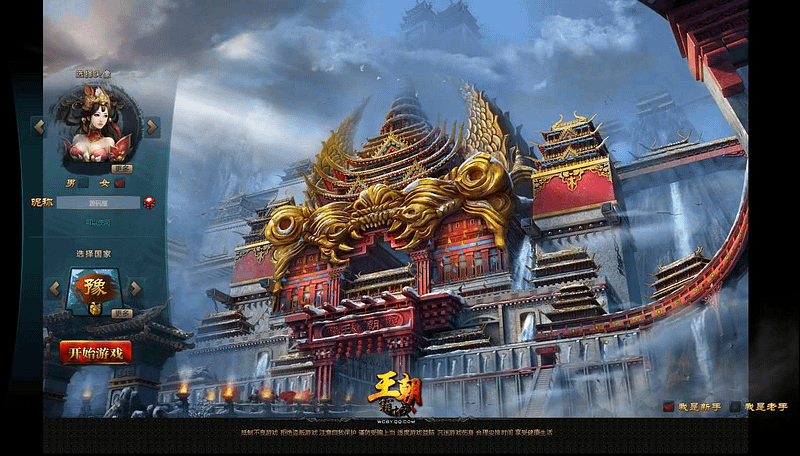Select the 豫 country emblem
Screen dimensions: 800x456
click(x=93, y=289)
